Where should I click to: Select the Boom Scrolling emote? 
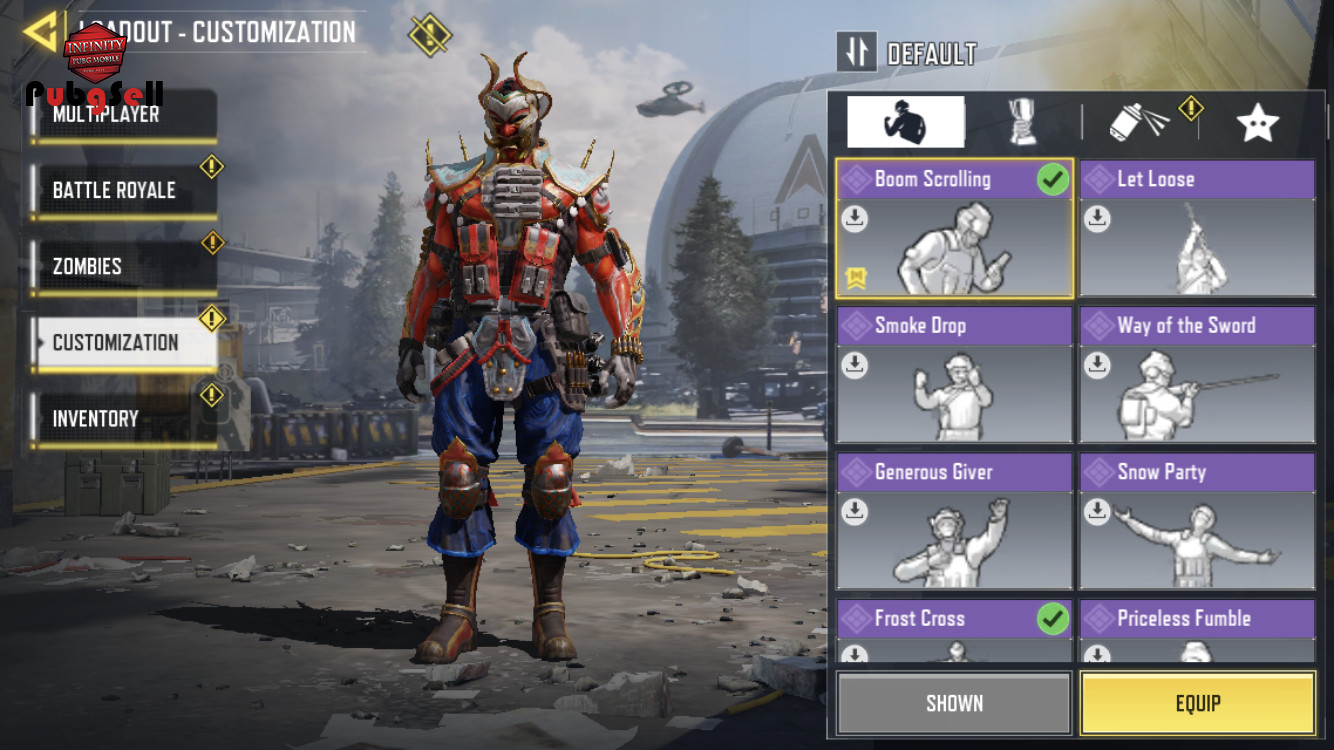[954, 229]
